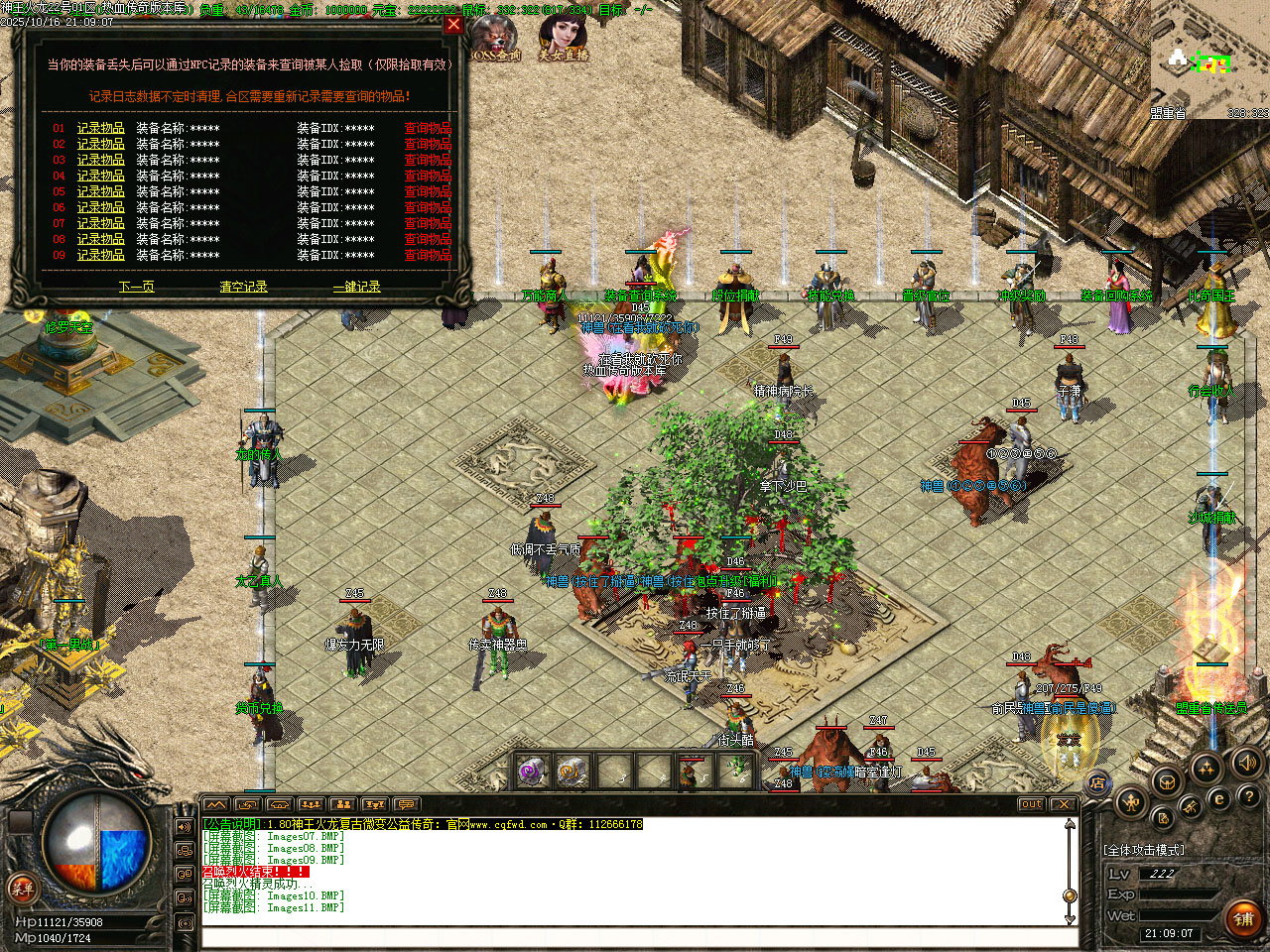
Task: Open the round 店 shop icon
Action: 1098,783
